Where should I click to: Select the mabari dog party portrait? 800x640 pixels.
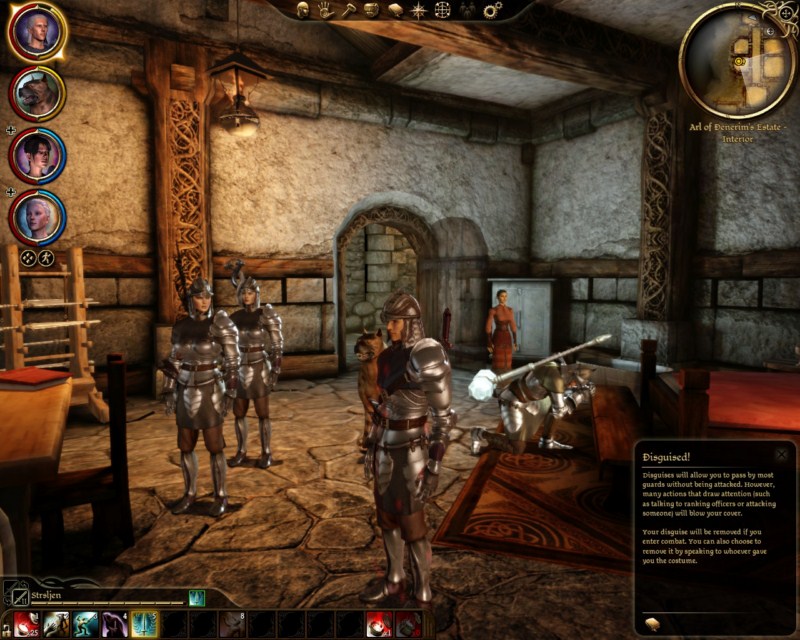[37, 93]
